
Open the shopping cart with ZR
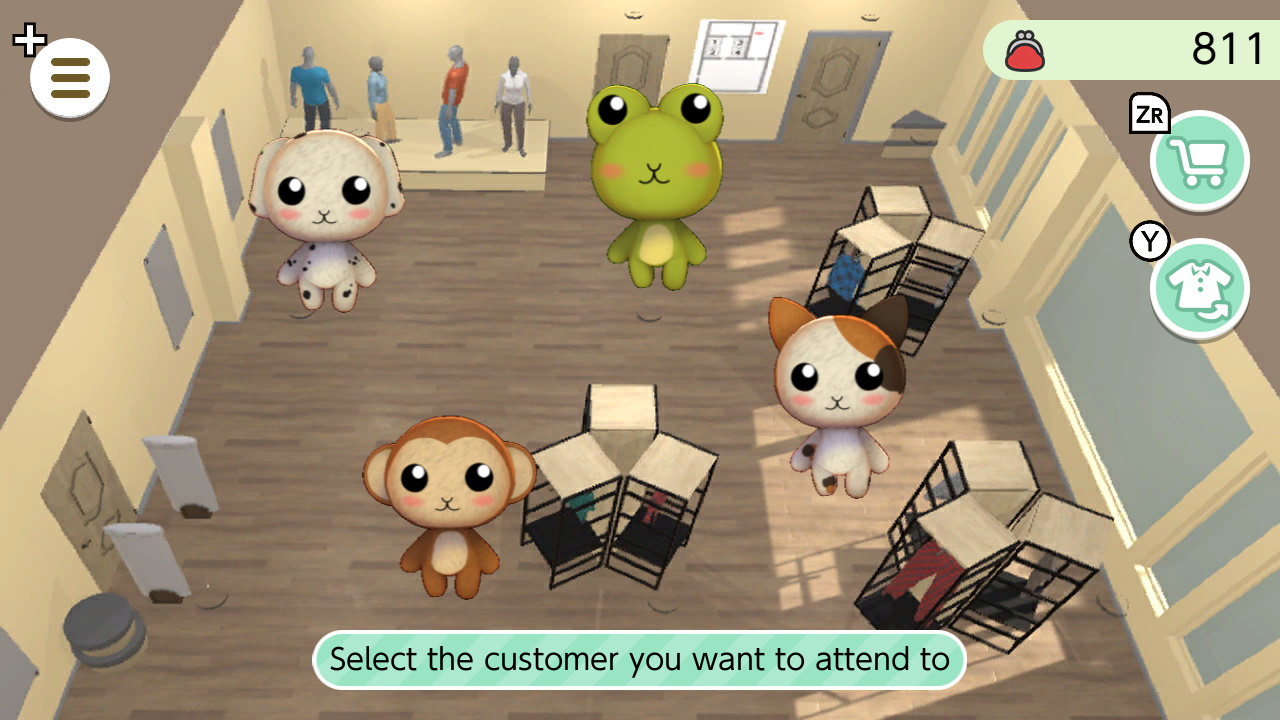(1199, 161)
